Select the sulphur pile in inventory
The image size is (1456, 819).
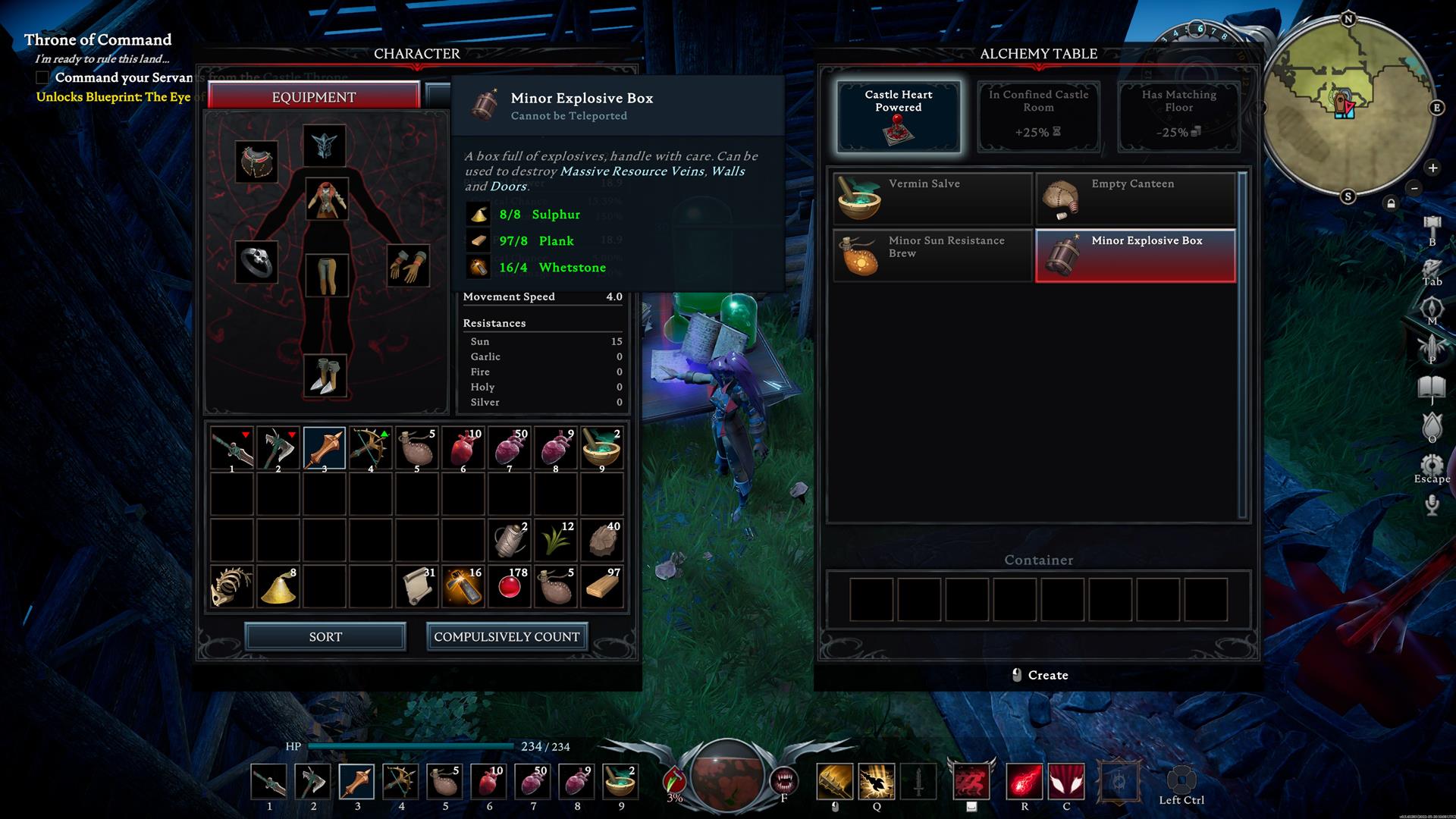coord(278,586)
